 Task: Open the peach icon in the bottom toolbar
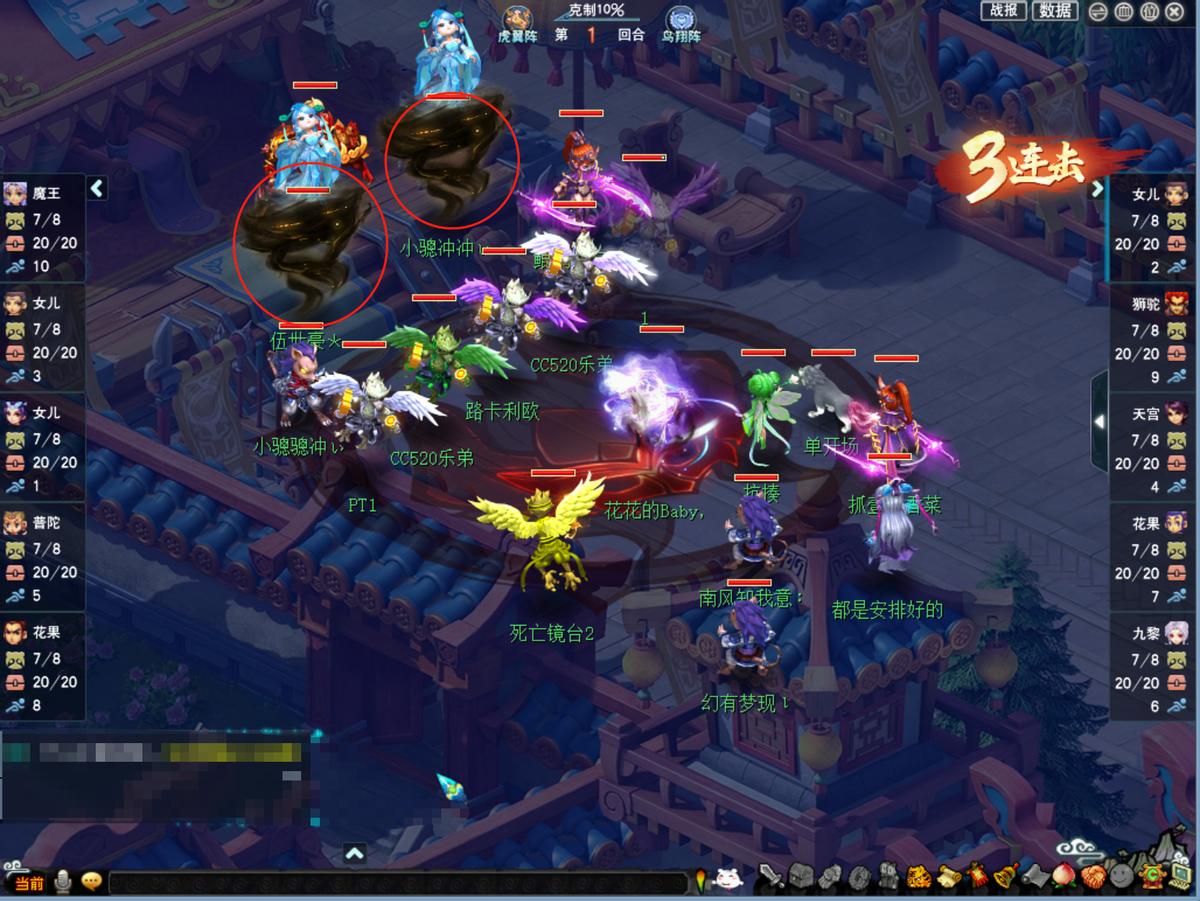pos(1065,877)
